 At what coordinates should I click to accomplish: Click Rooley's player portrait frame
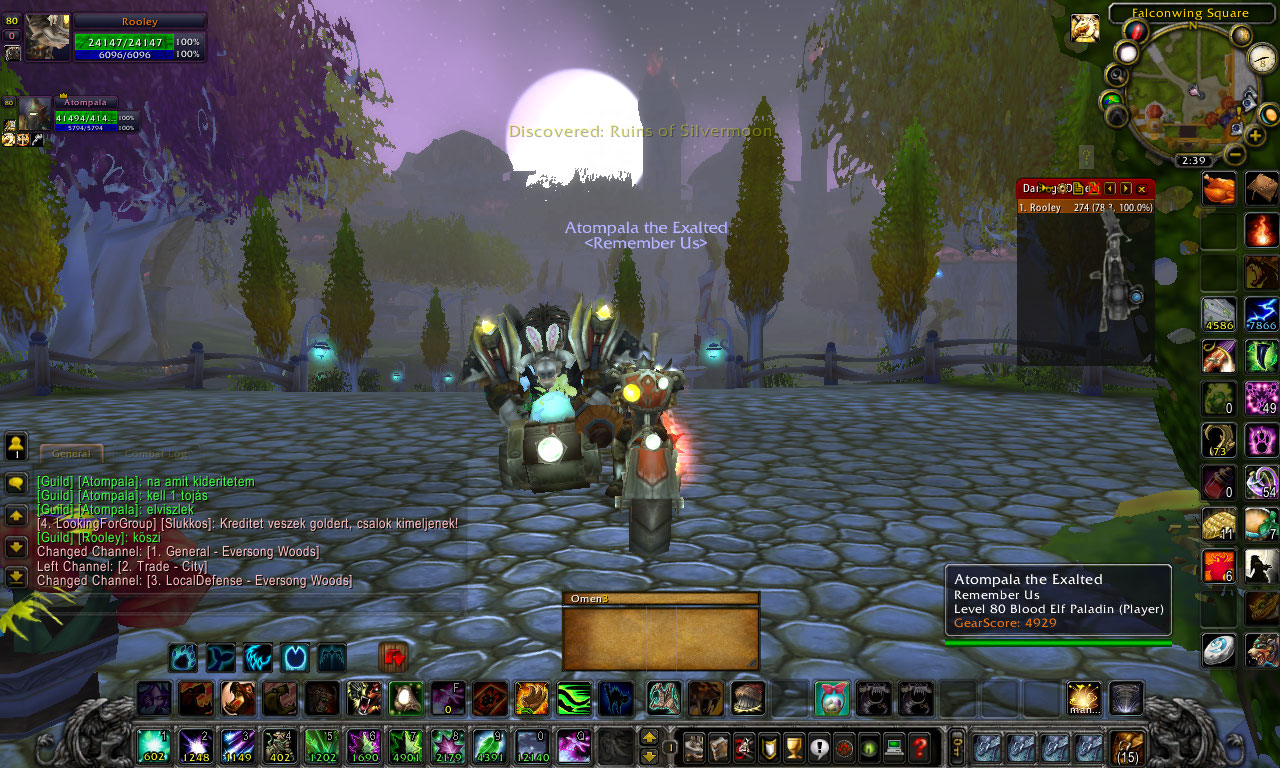coord(47,37)
